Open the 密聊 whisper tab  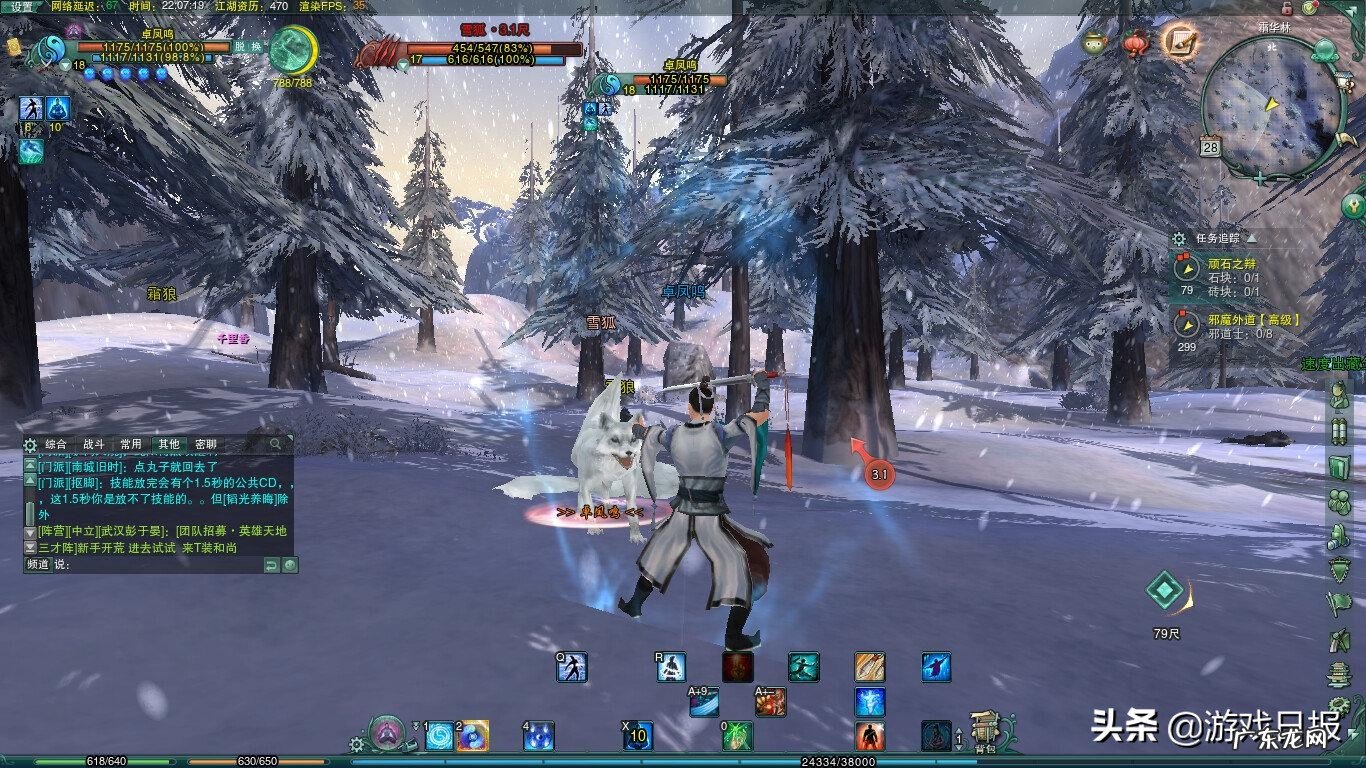tap(205, 444)
